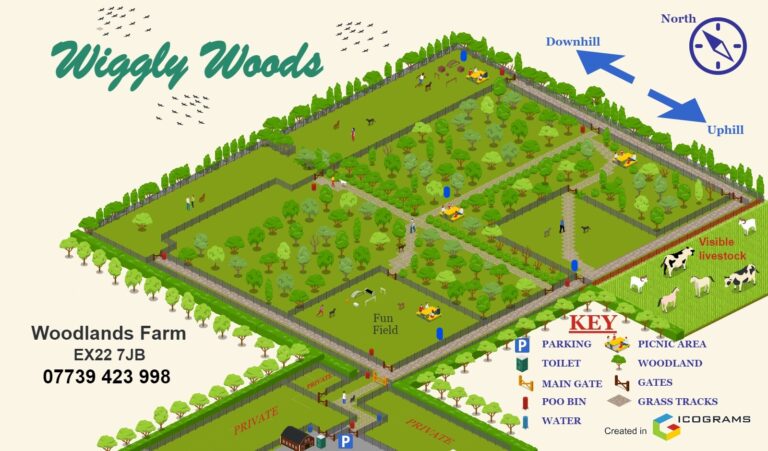Click the Gates legend entry
768x451 pixels.
tap(654, 383)
